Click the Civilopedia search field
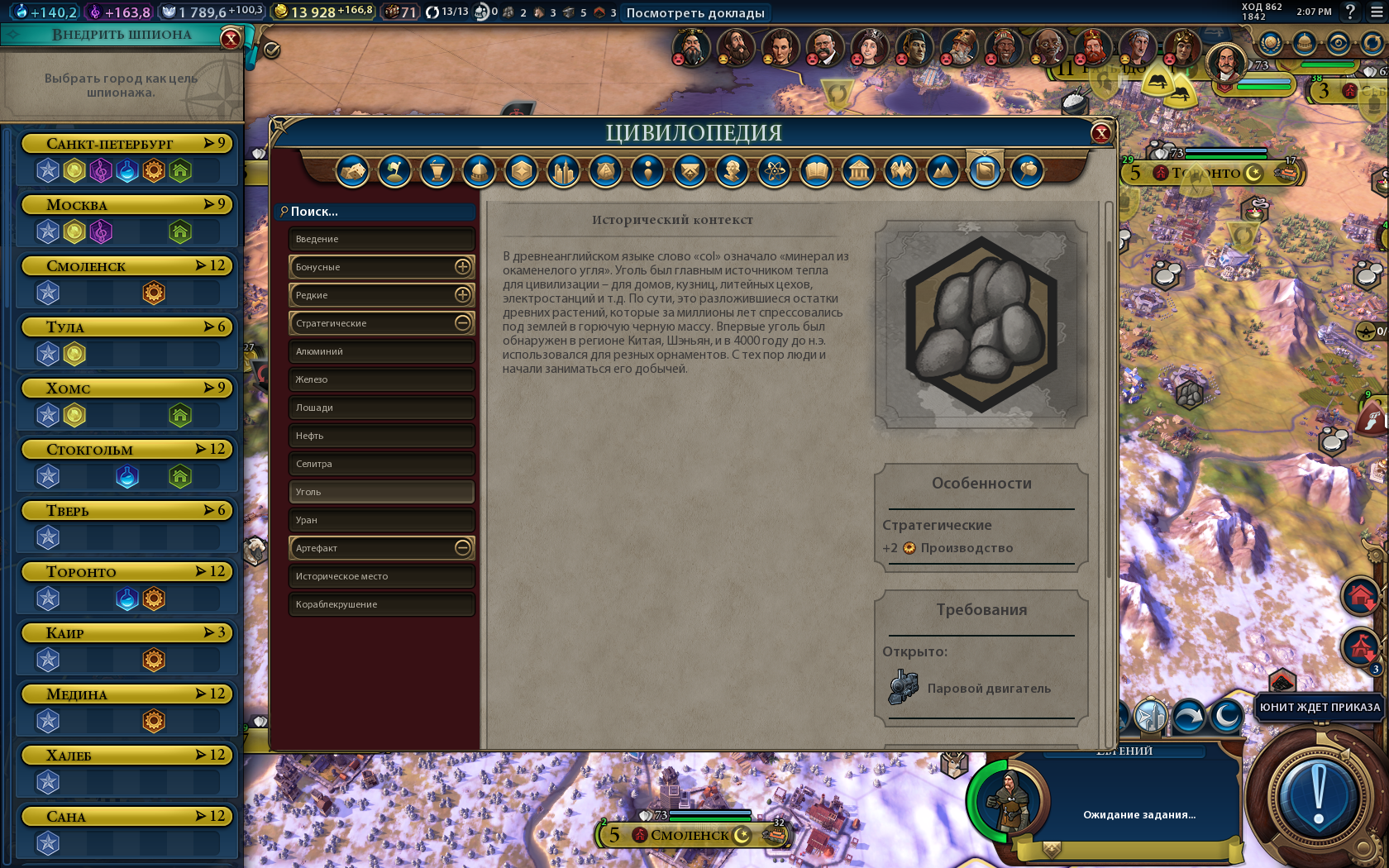 [x=376, y=212]
